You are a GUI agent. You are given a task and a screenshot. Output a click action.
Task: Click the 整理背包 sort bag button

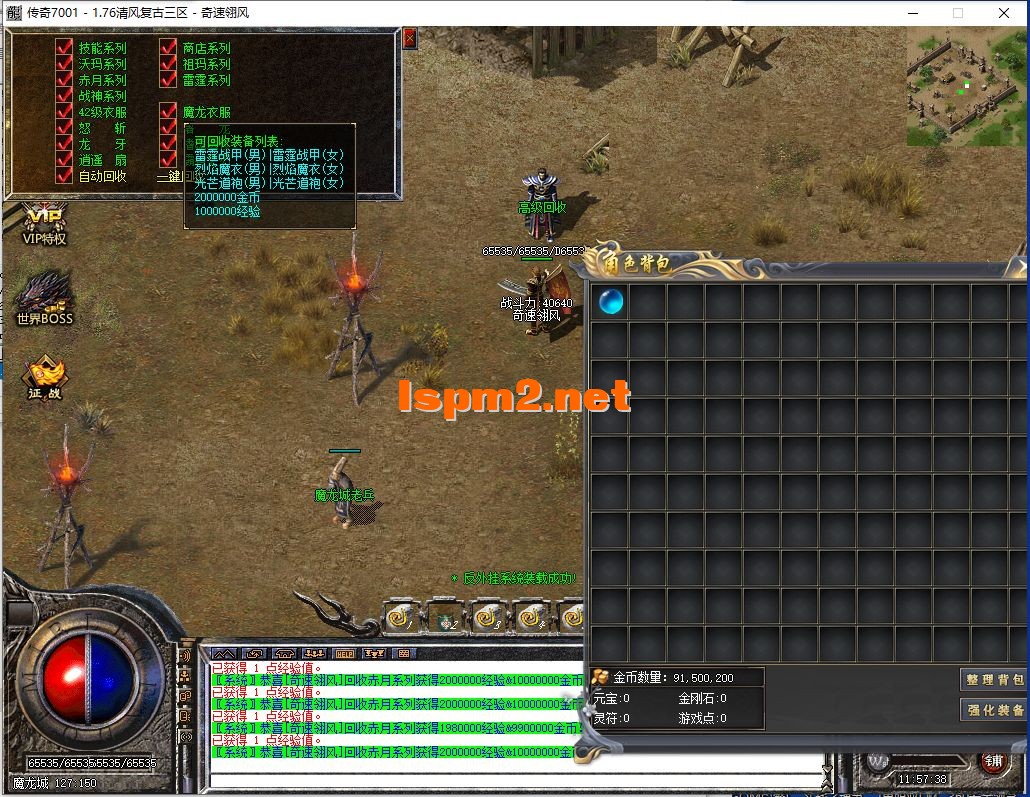(994, 680)
